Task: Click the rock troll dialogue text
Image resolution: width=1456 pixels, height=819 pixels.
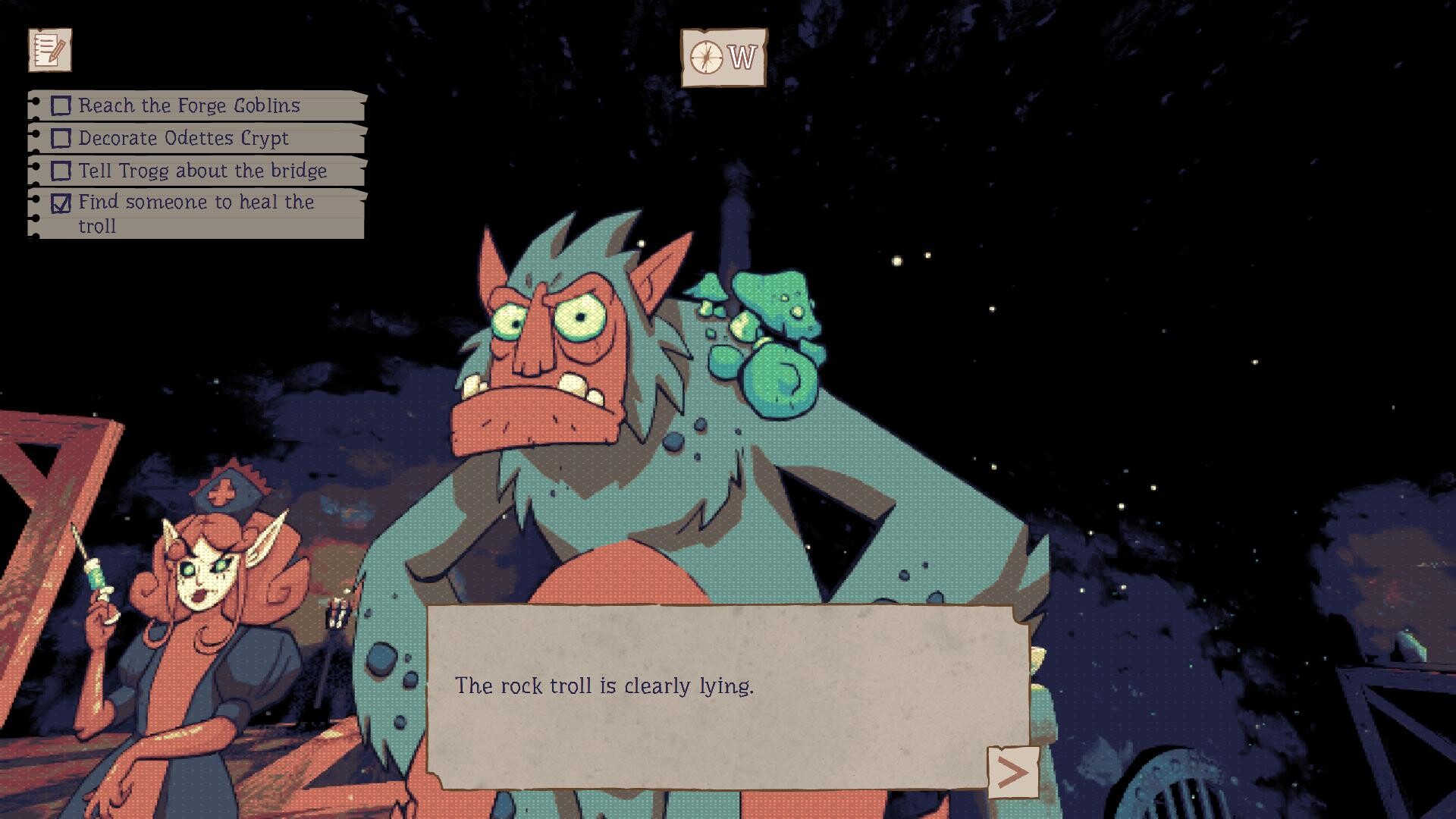Action: tap(604, 684)
